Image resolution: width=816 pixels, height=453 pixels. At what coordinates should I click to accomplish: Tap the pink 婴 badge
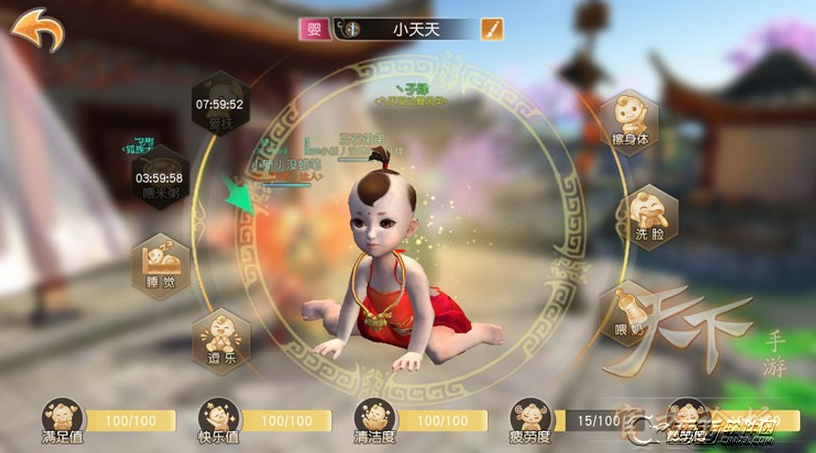point(314,29)
